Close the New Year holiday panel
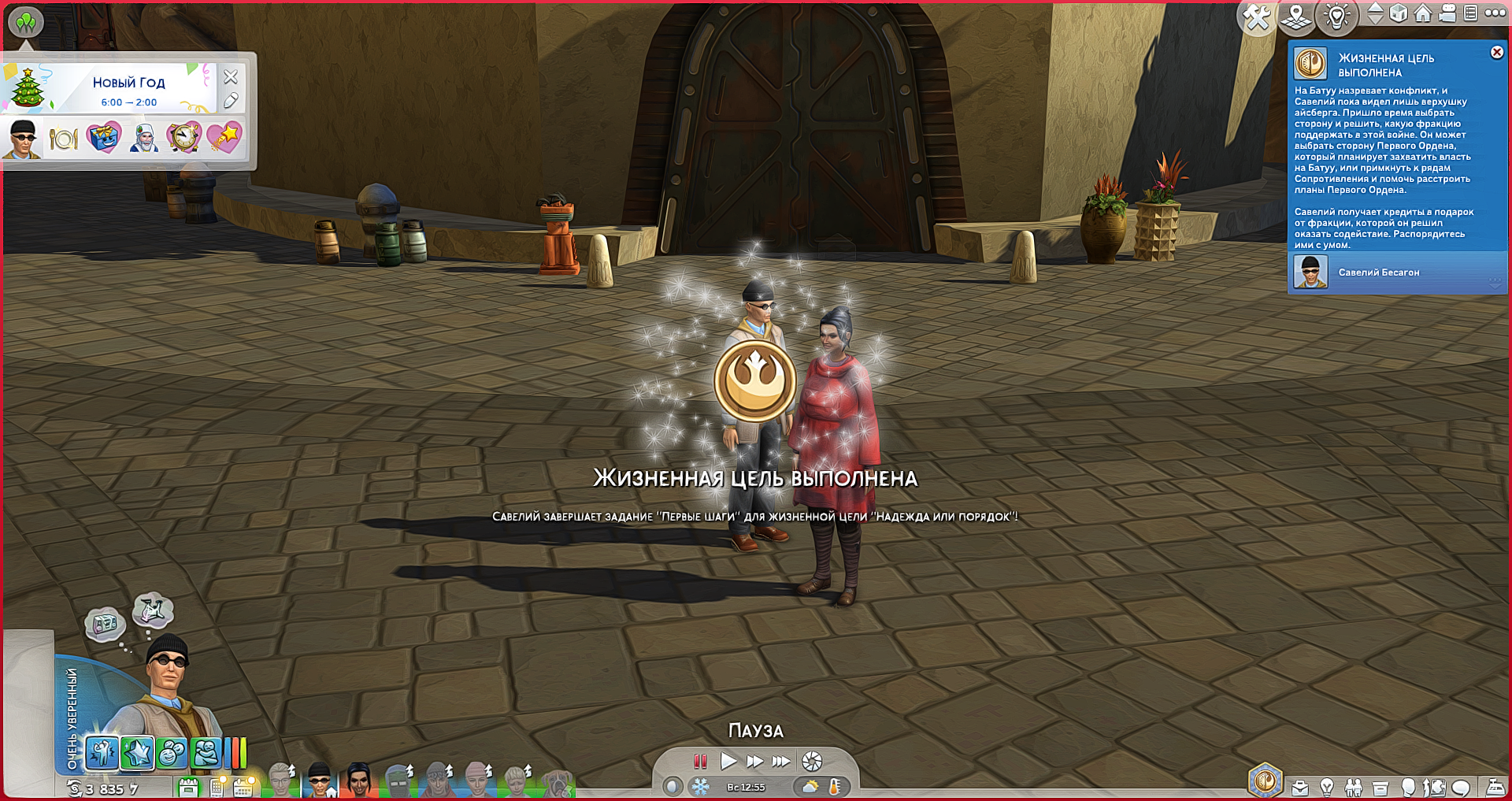 tap(231, 77)
